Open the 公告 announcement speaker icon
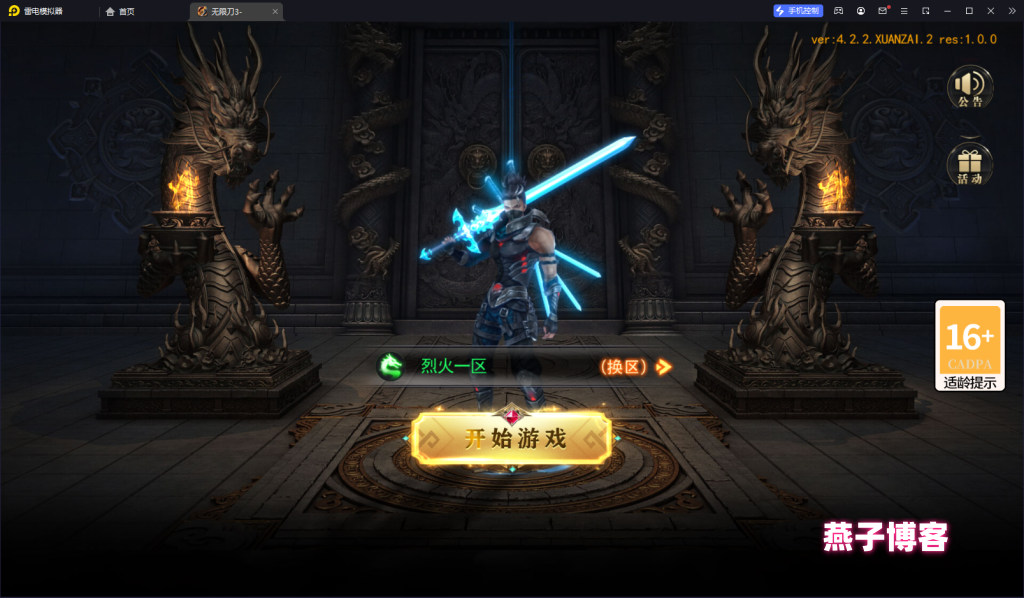This screenshot has height=598, width=1024. coord(969,87)
